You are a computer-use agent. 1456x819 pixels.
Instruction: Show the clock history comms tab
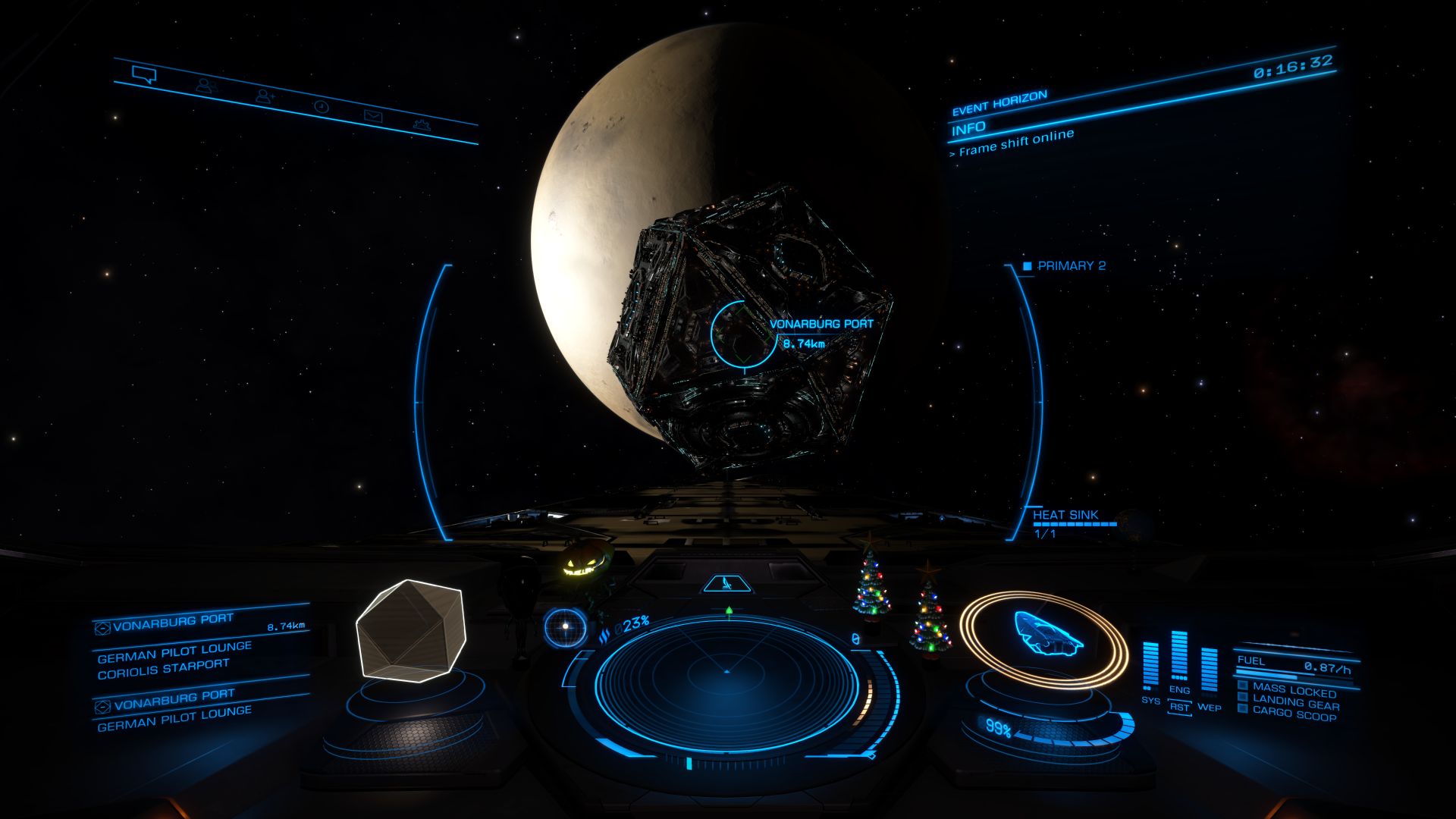pyautogui.click(x=322, y=106)
